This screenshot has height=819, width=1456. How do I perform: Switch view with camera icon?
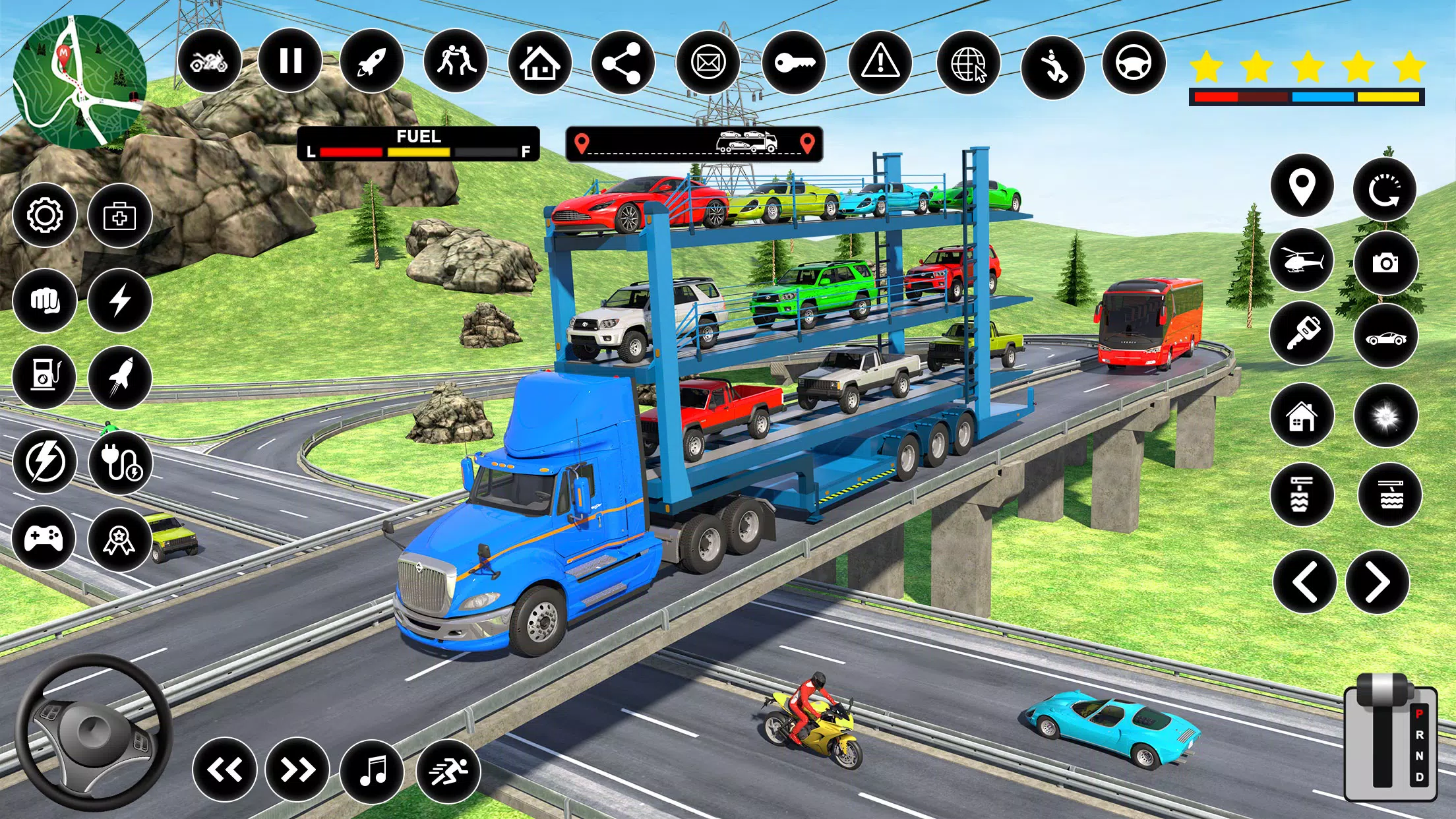pyautogui.click(x=1385, y=263)
